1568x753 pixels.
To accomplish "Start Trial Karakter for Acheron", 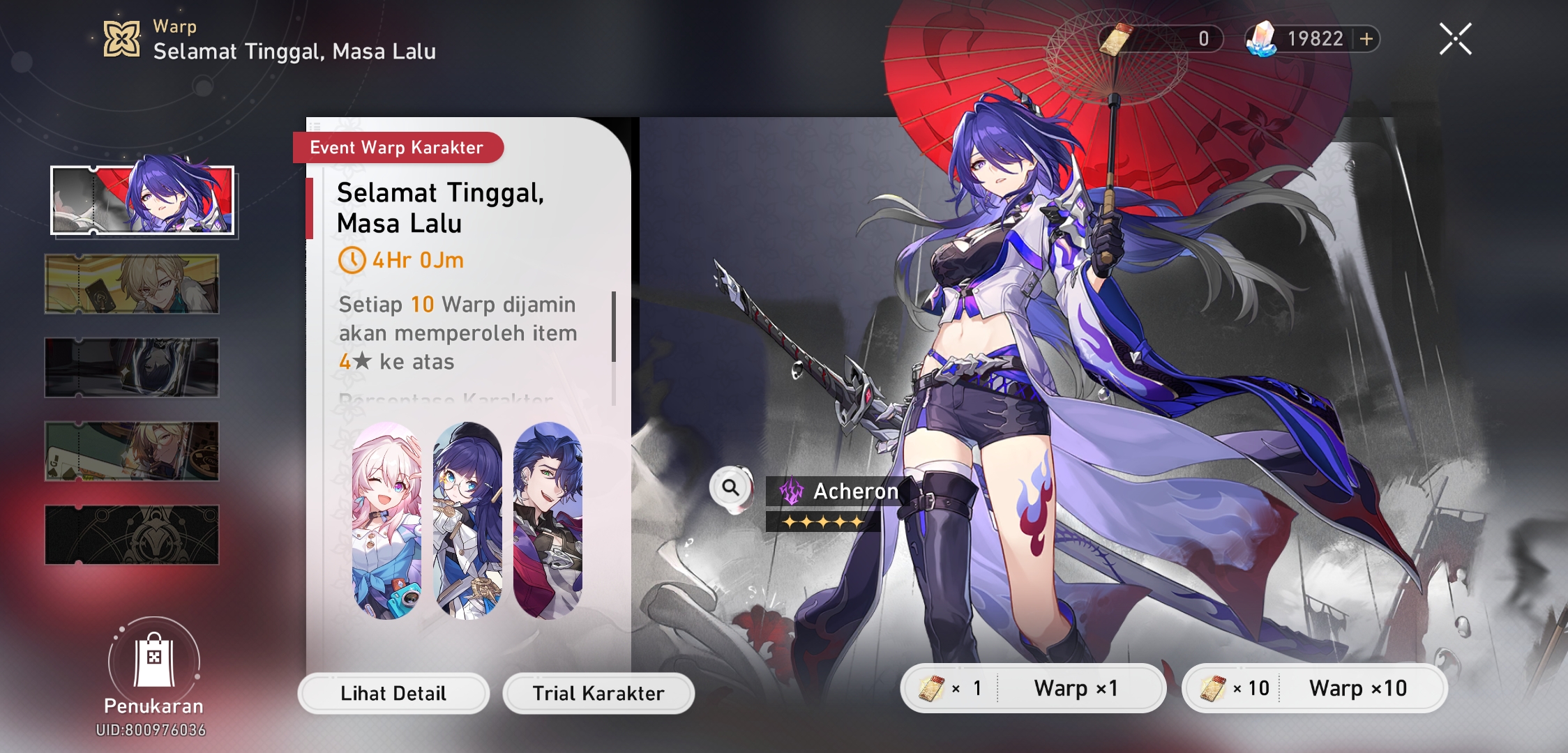I will tap(598, 693).
